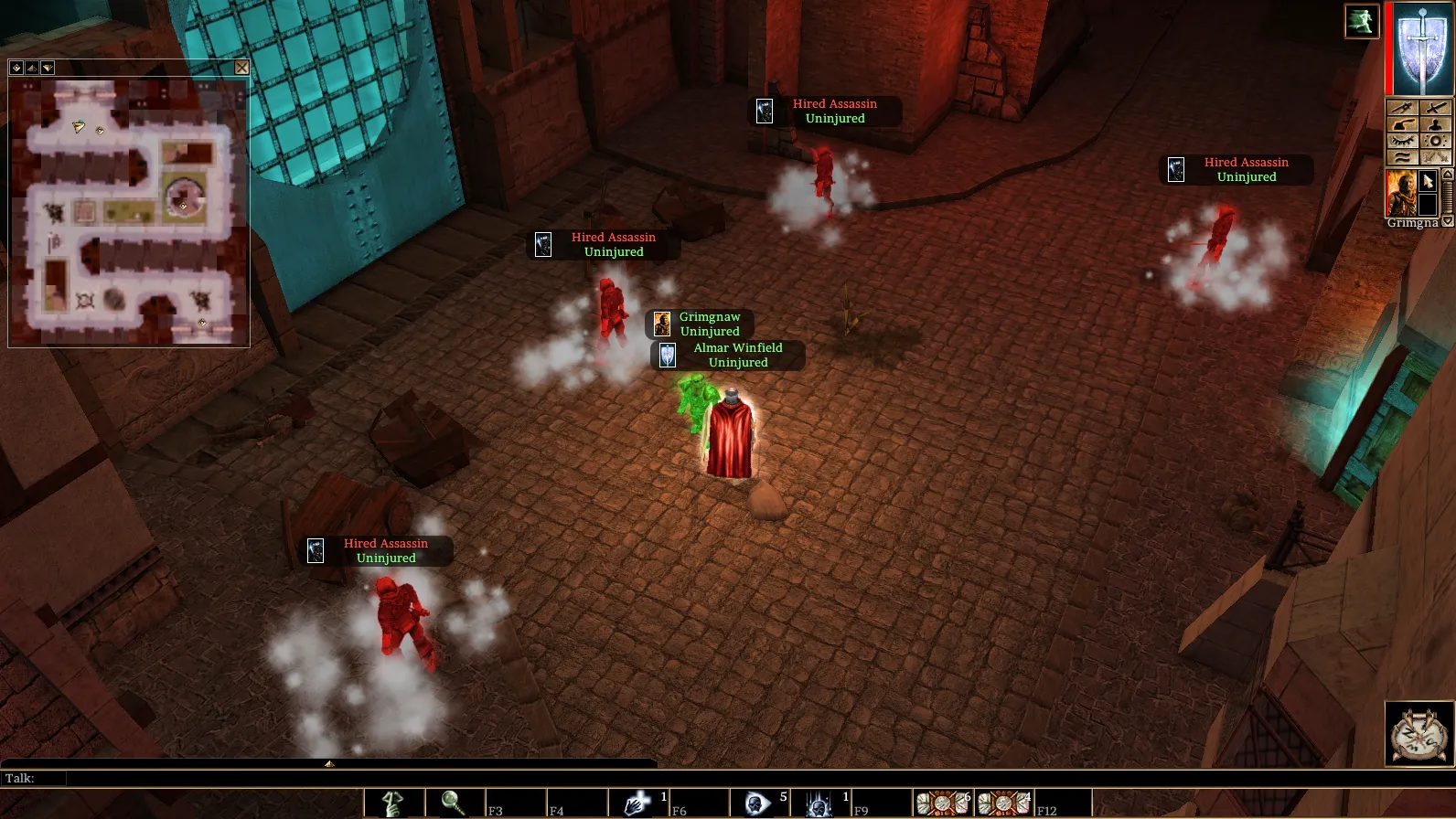1456x819 pixels.
Task: Close the minimap window
Action: tap(241, 68)
